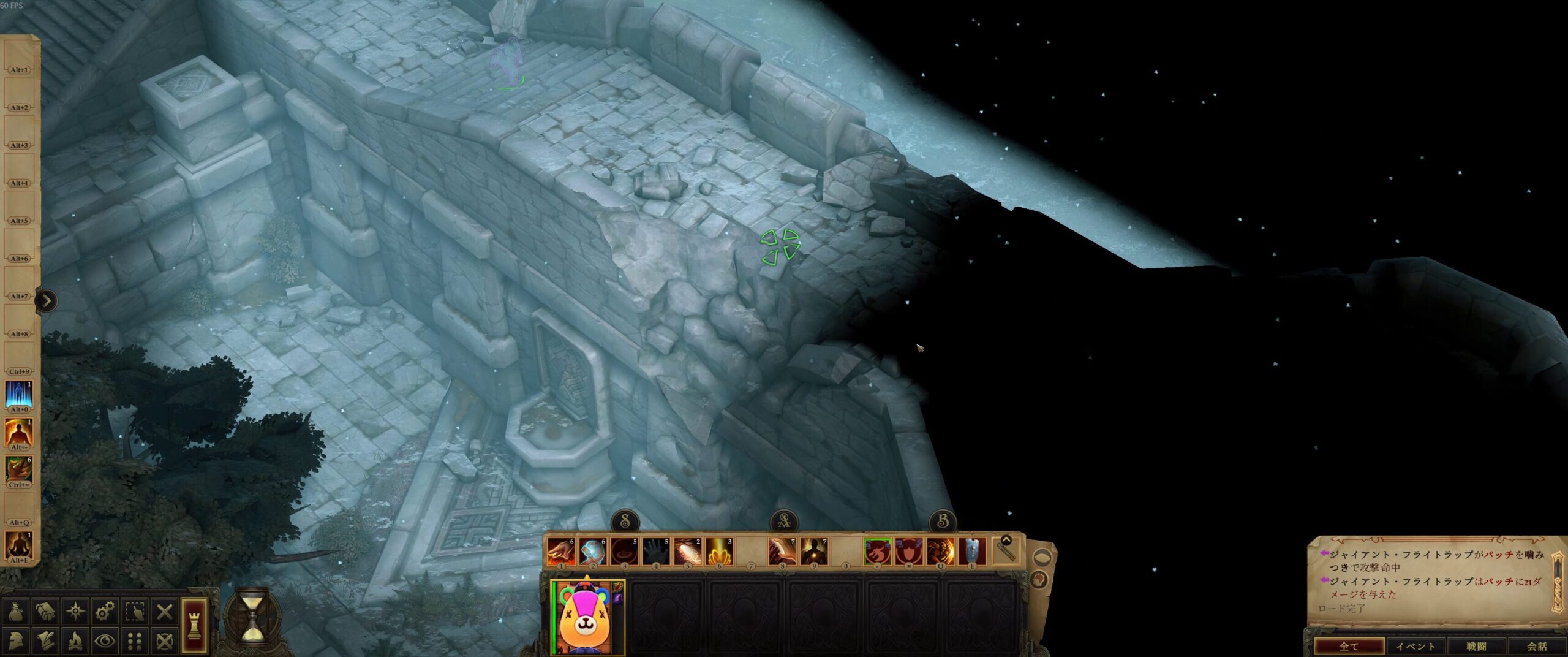Activate the glowing body ability in slot 9
The width and height of the screenshot is (1568, 657).
814,552
